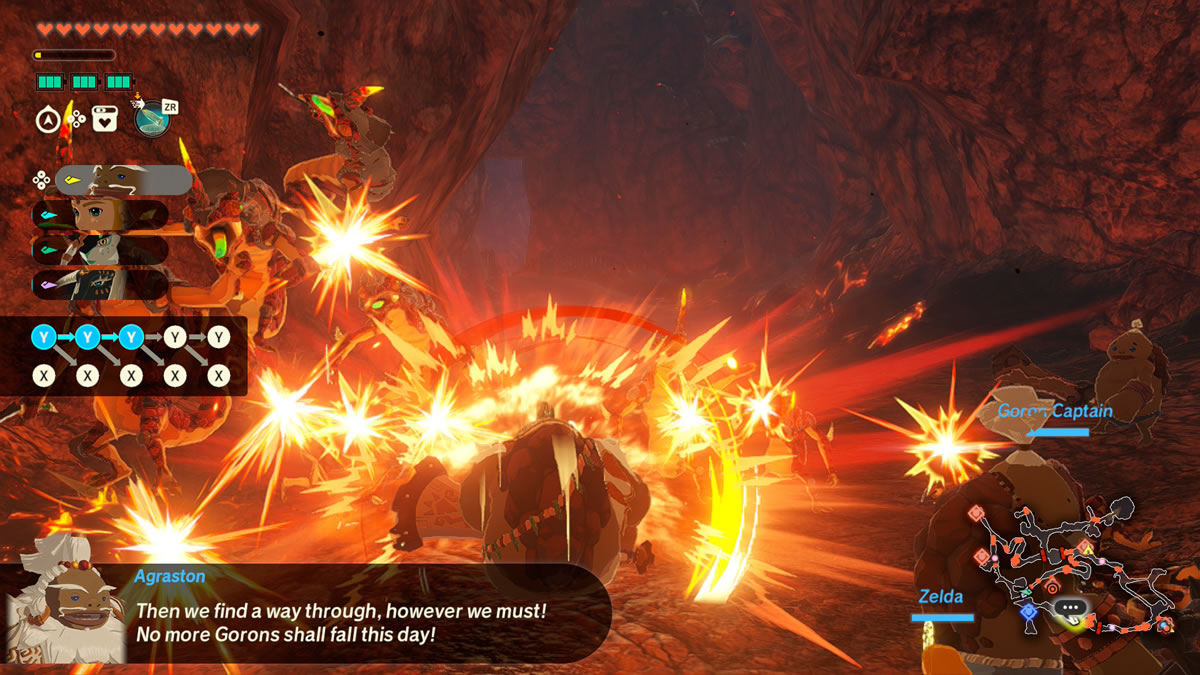This screenshot has height=675, width=1200.
Task: Switch to the dark masked character portrait
Action: [100, 284]
